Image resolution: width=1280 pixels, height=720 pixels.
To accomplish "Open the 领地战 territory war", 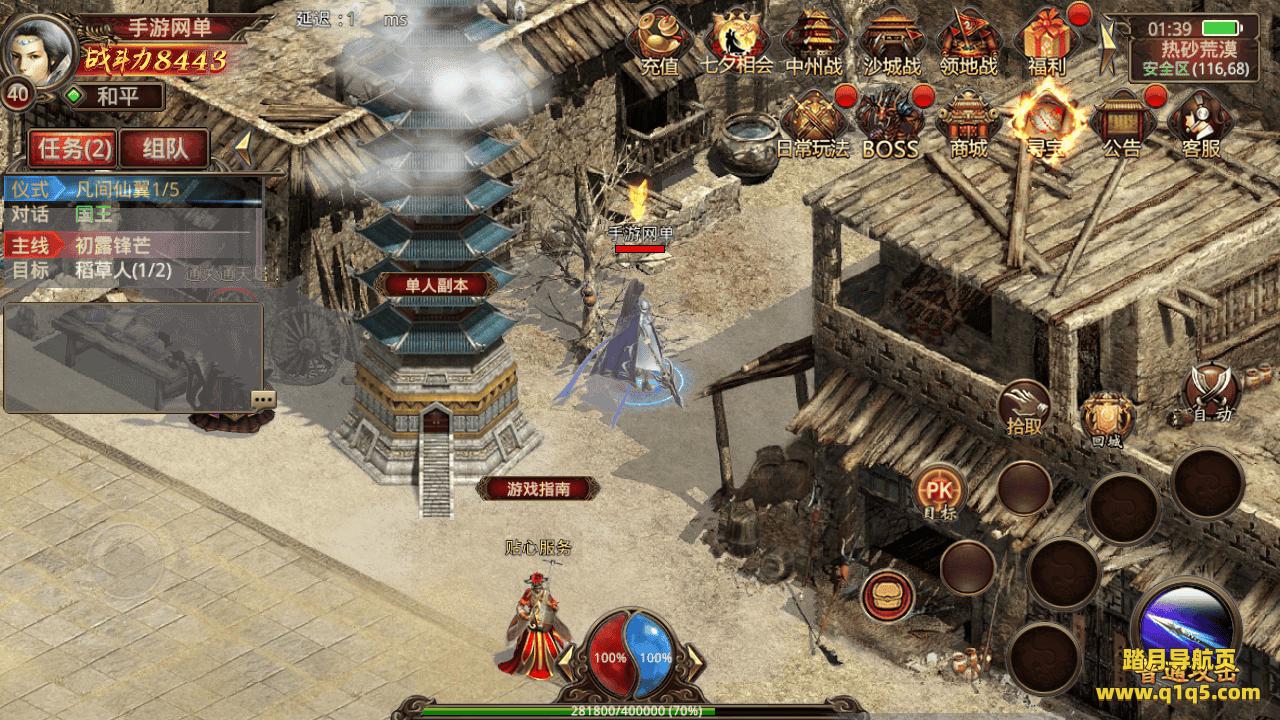I will (x=968, y=40).
